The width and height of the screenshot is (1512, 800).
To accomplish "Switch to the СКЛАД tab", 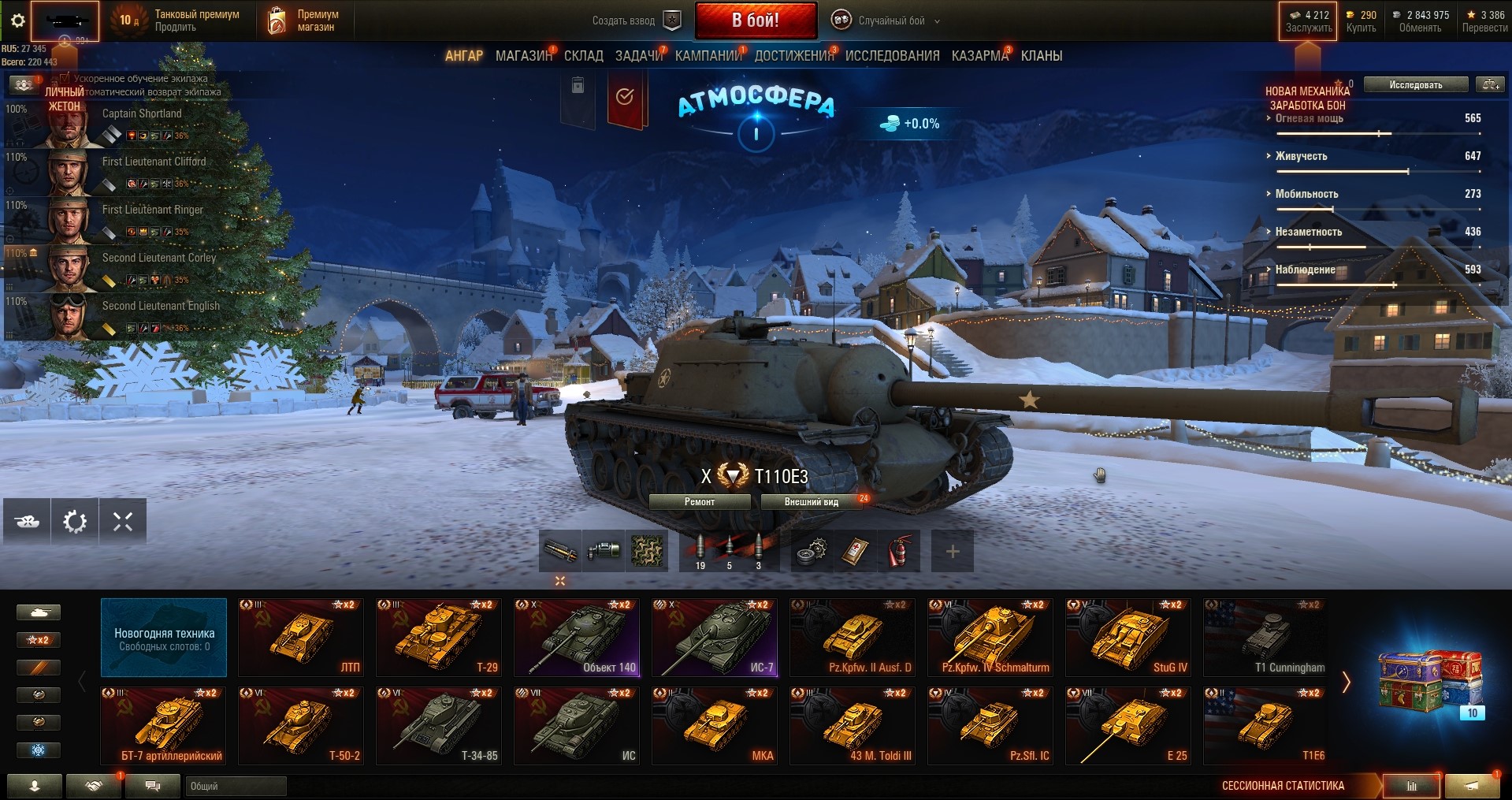I will 583,56.
